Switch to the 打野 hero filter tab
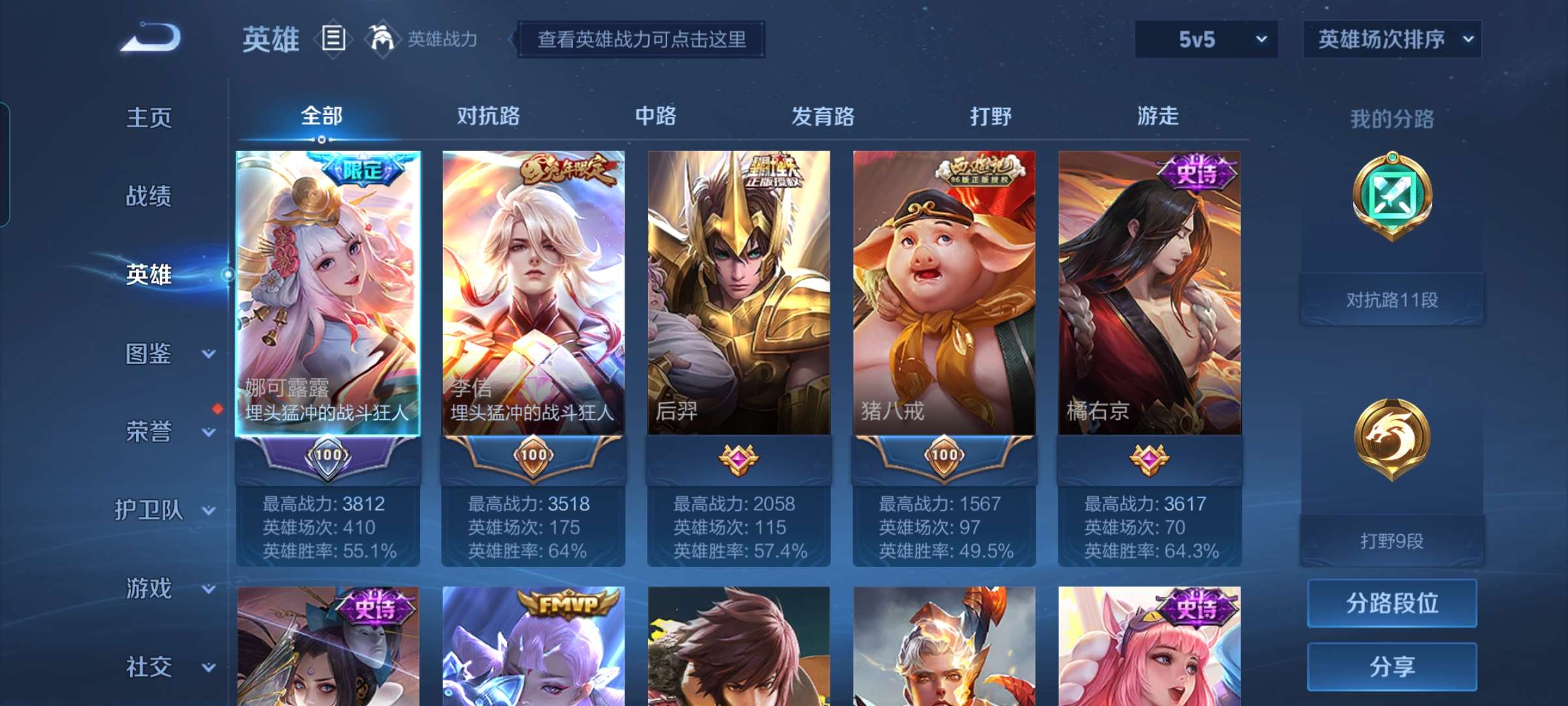 (990, 116)
